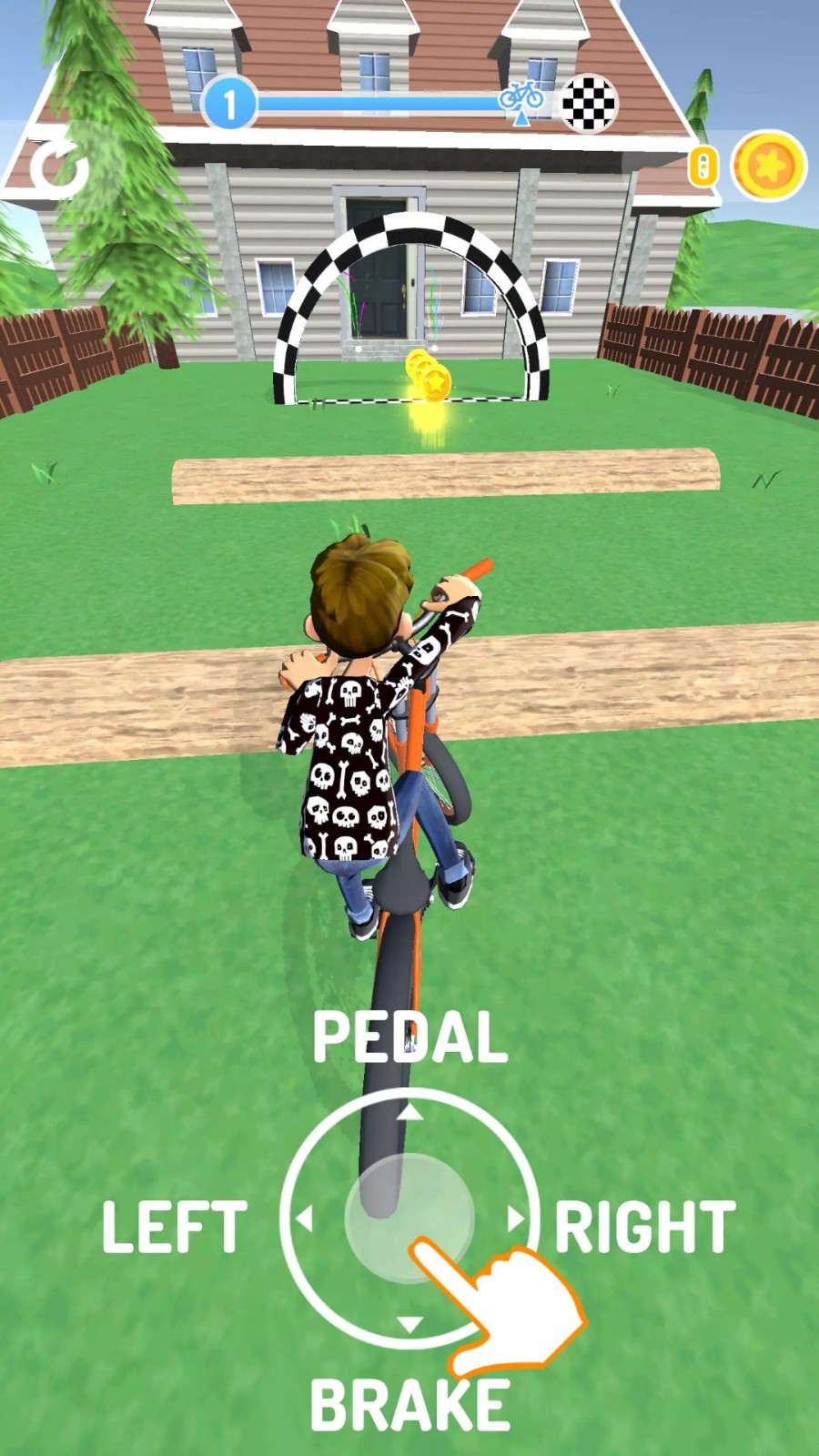Steer with the left arrow on joystick

pos(304,1218)
